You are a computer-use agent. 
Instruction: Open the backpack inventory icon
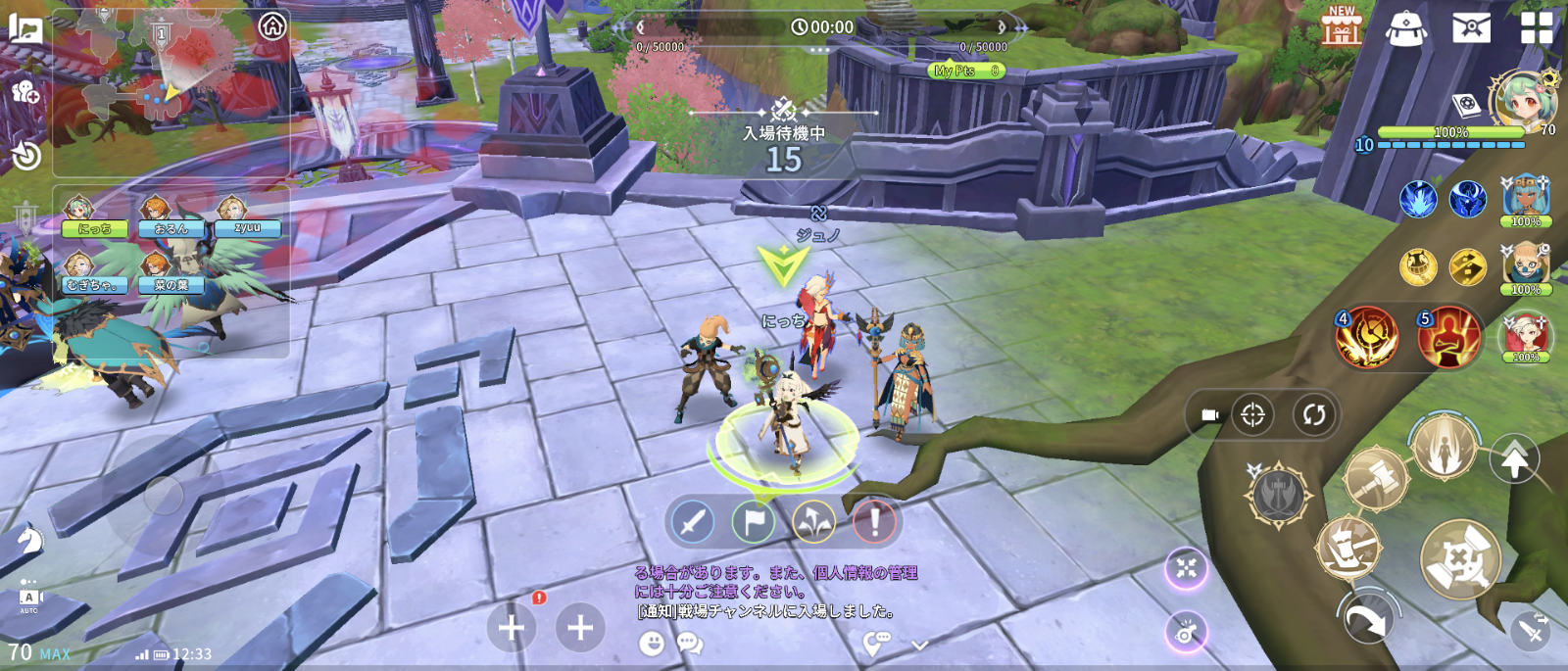pyautogui.click(x=1406, y=27)
